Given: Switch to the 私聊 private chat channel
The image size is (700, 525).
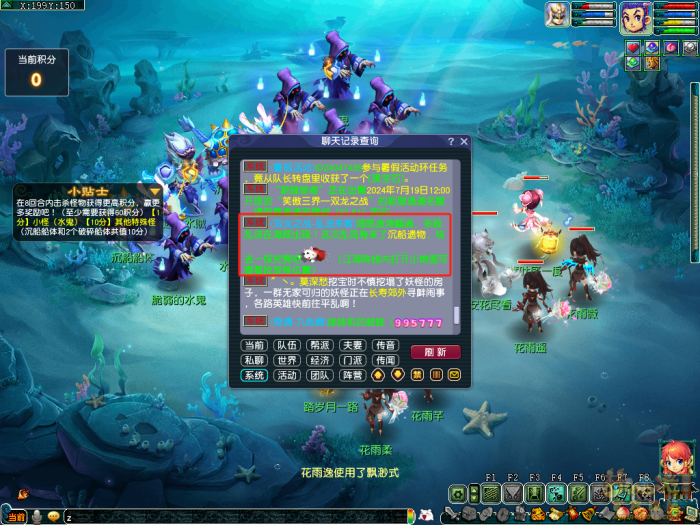Looking at the screenshot, I should (254, 360).
